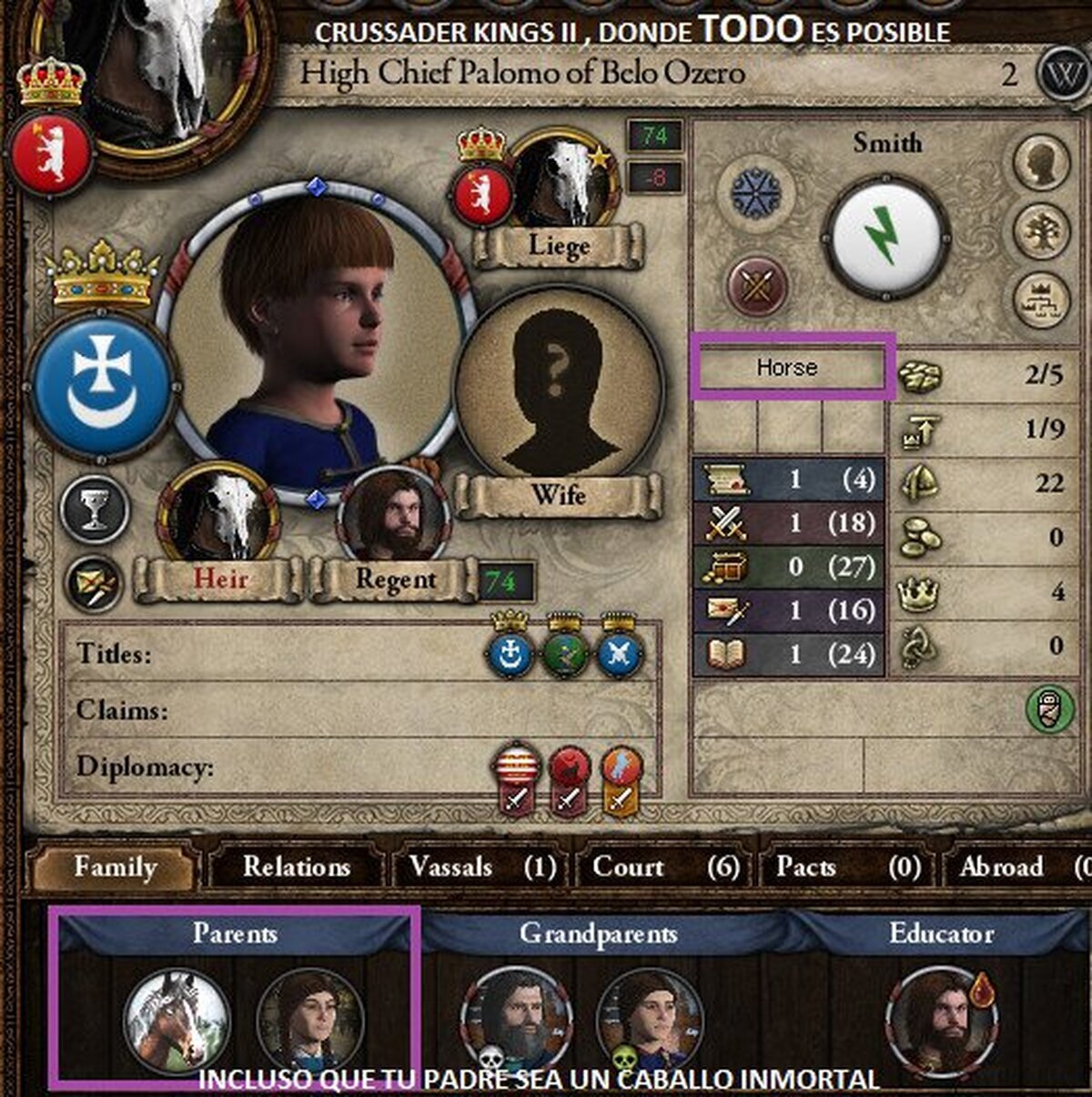Click the green swaddled baby icon
Viewport: 1092px width, 1097px height.
pyautogui.click(x=1050, y=709)
